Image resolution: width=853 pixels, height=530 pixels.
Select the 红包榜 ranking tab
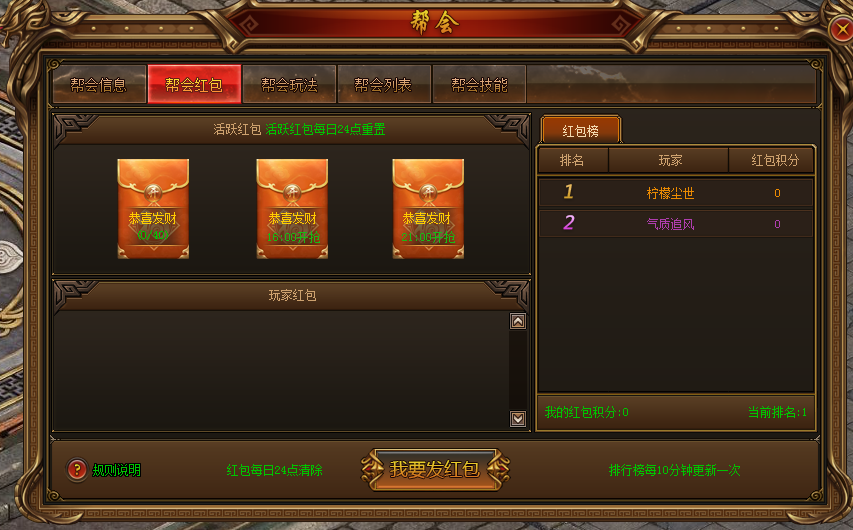click(x=580, y=131)
